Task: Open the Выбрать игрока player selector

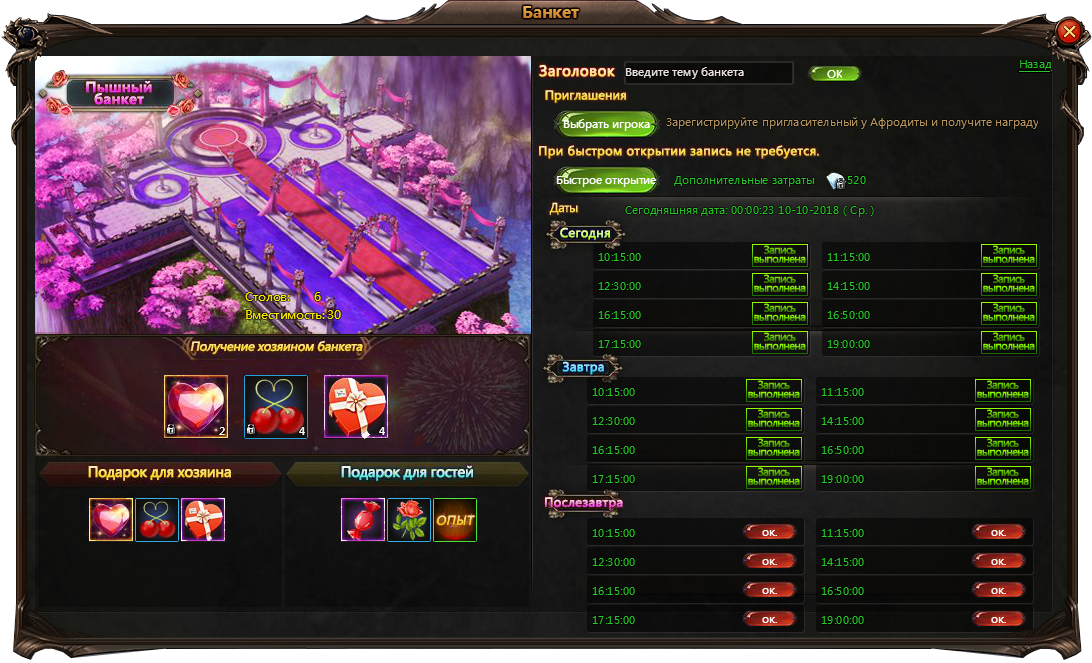Action: (x=606, y=125)
